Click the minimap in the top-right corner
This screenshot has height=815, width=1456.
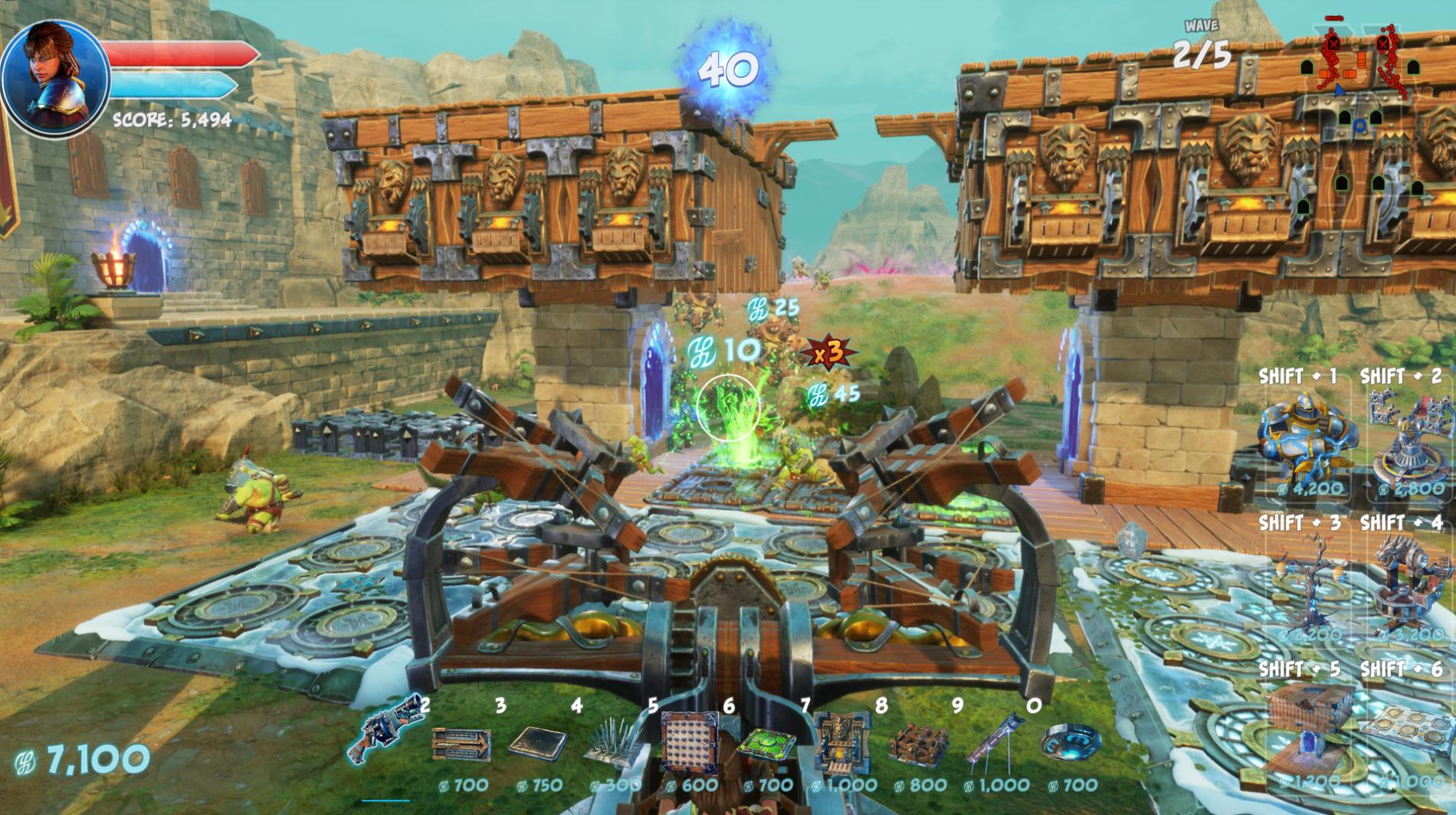point(1372,84)
